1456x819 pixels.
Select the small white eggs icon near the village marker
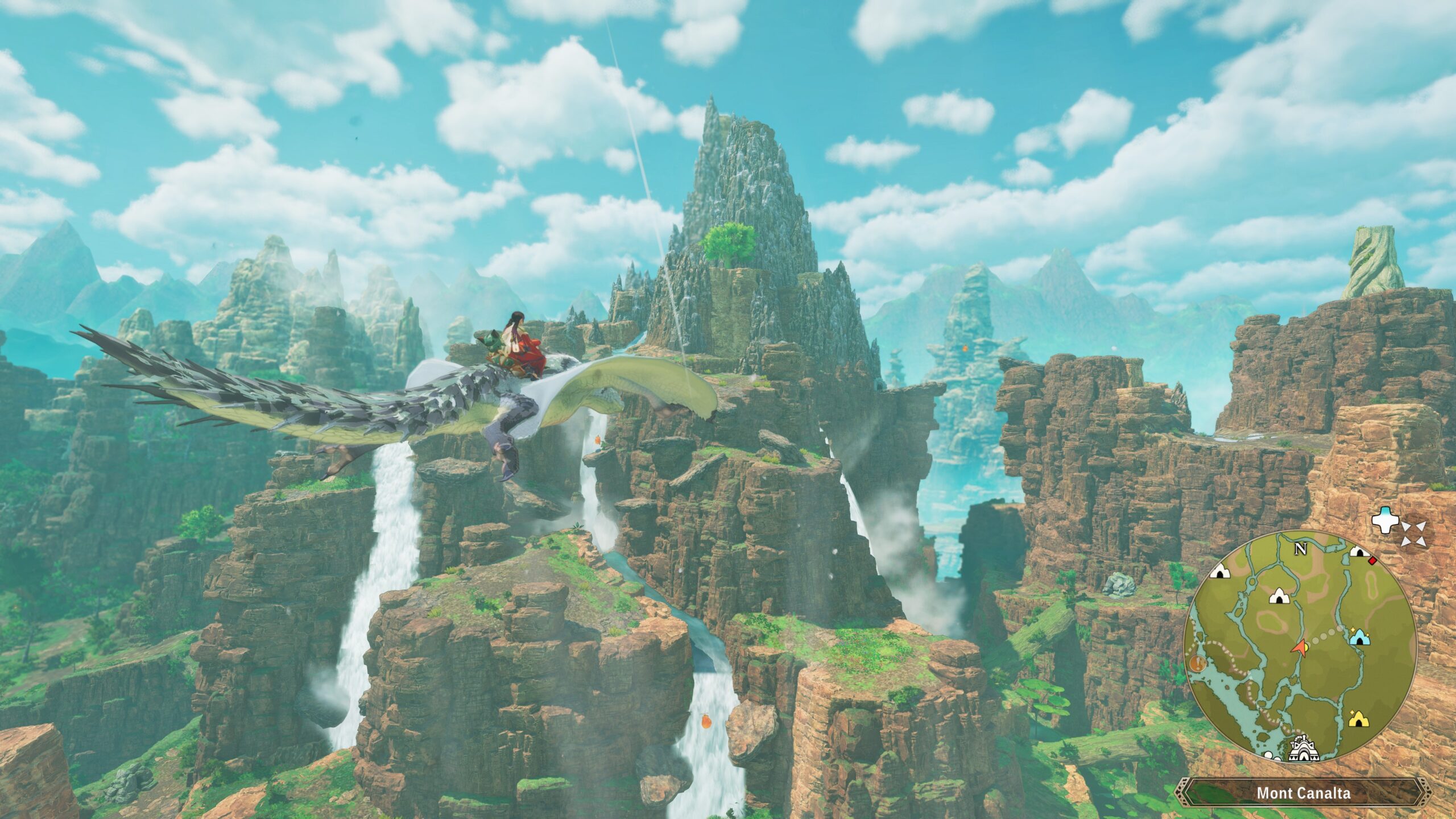(x=1271, y=756)
